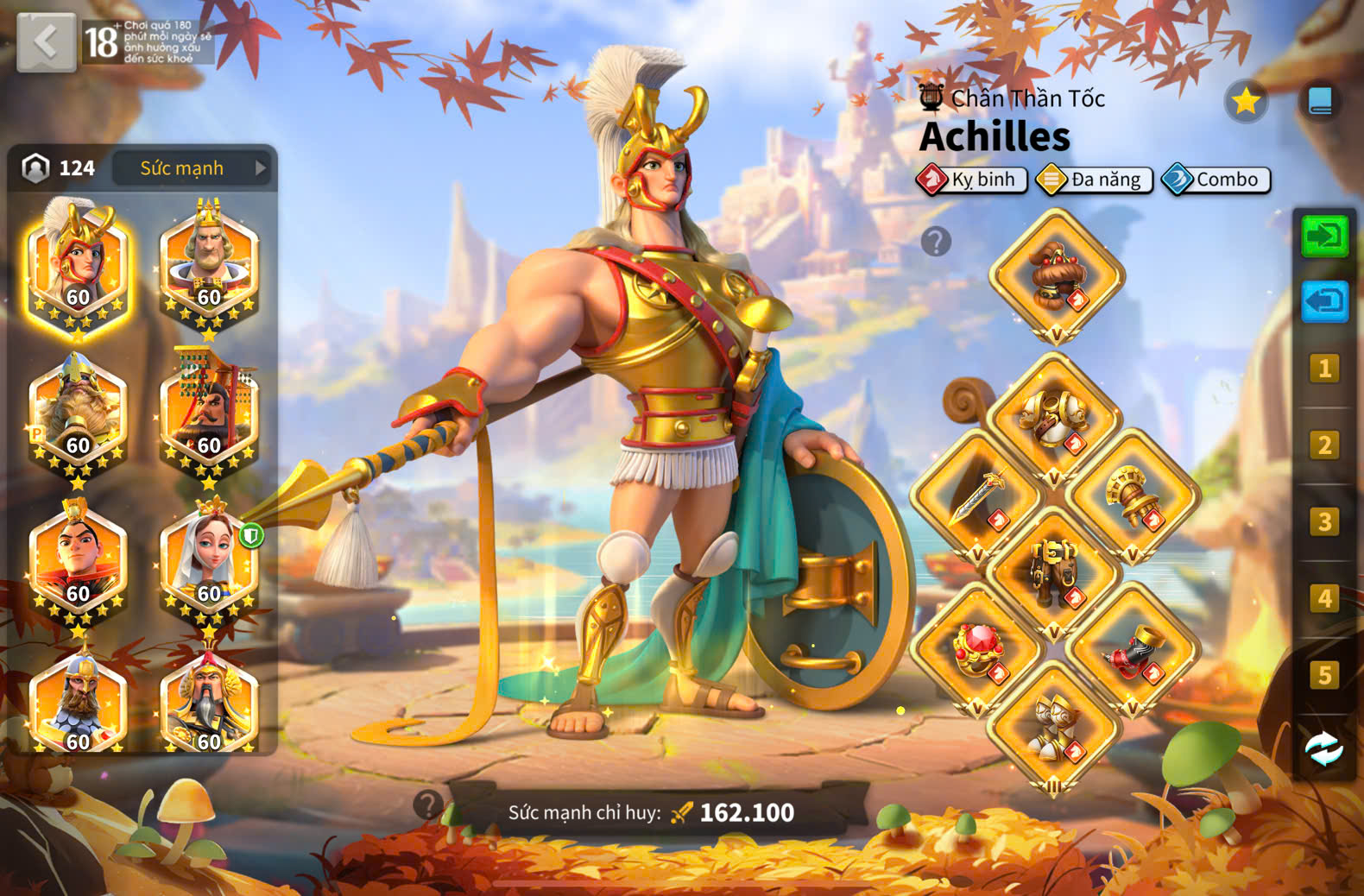Click the Kỵ binh cavalry tag
1364x896 pixels.
click(x=972, y=180)
